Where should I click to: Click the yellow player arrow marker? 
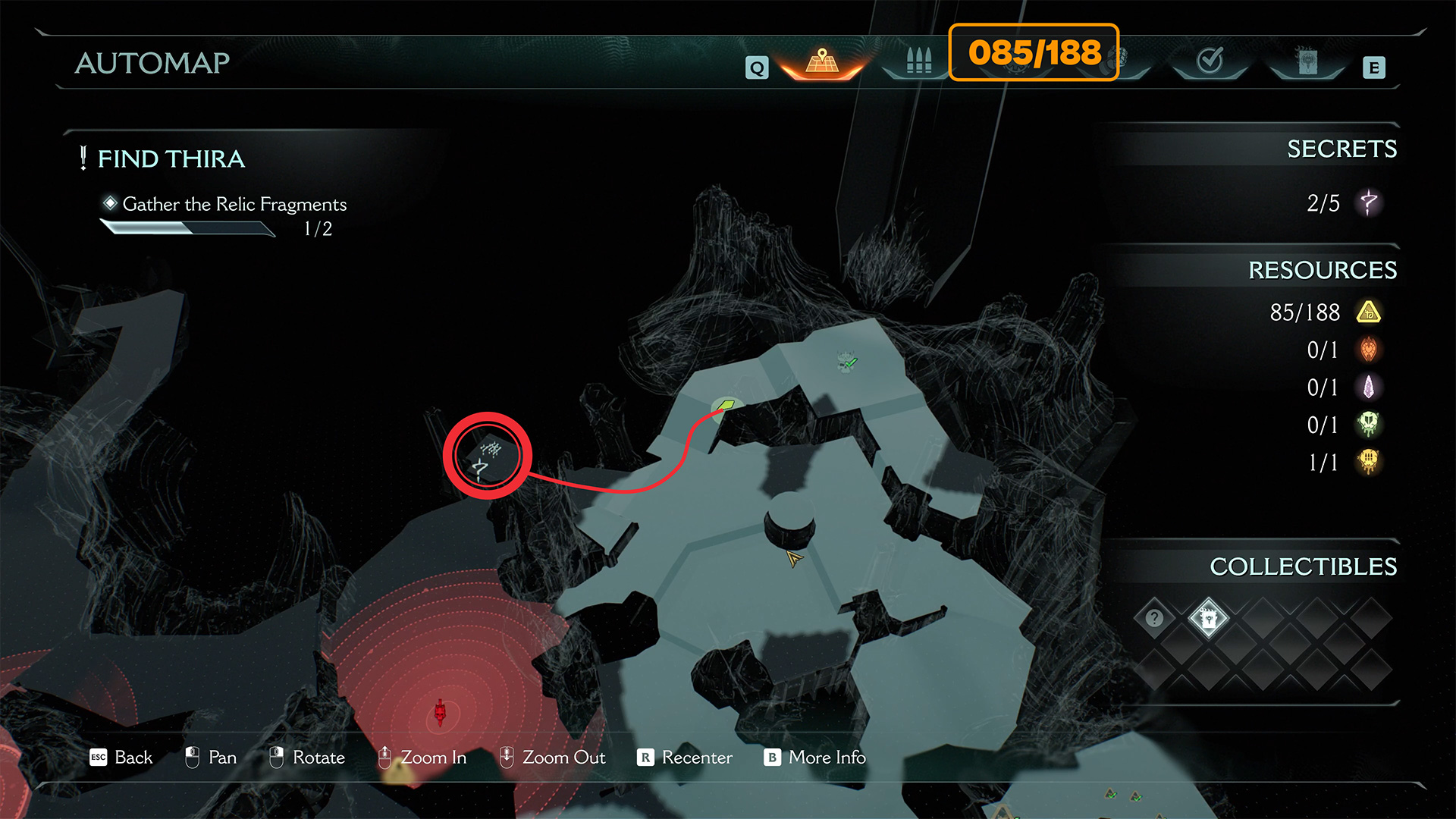point(794,560)
